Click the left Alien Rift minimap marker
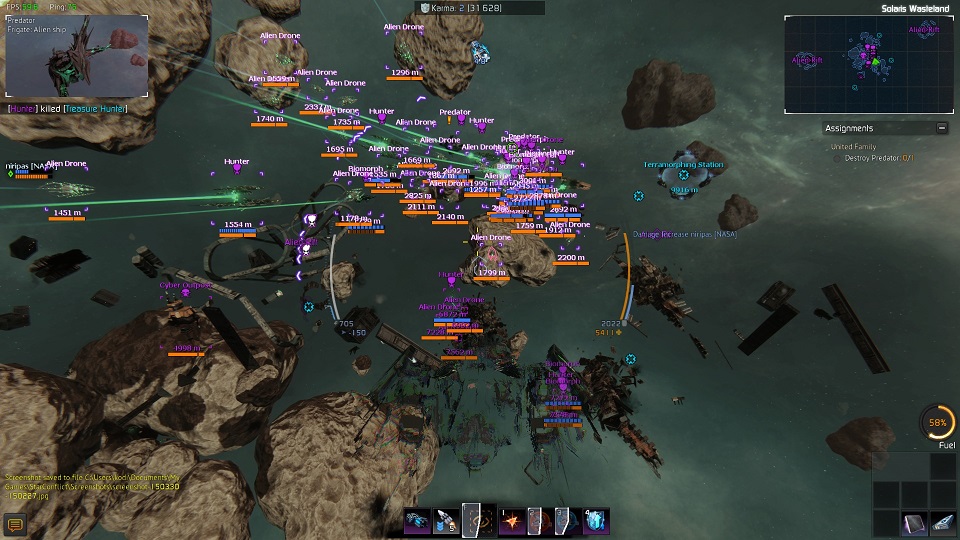Viewport: 960px width, 540px height. 807,61
